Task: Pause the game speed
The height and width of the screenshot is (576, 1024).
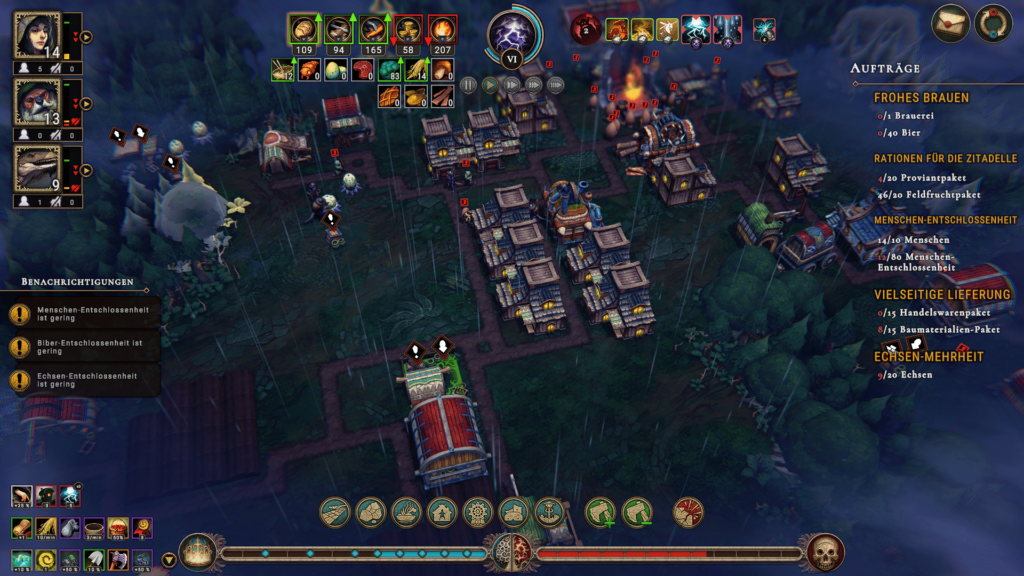Action: coord(468,85)
